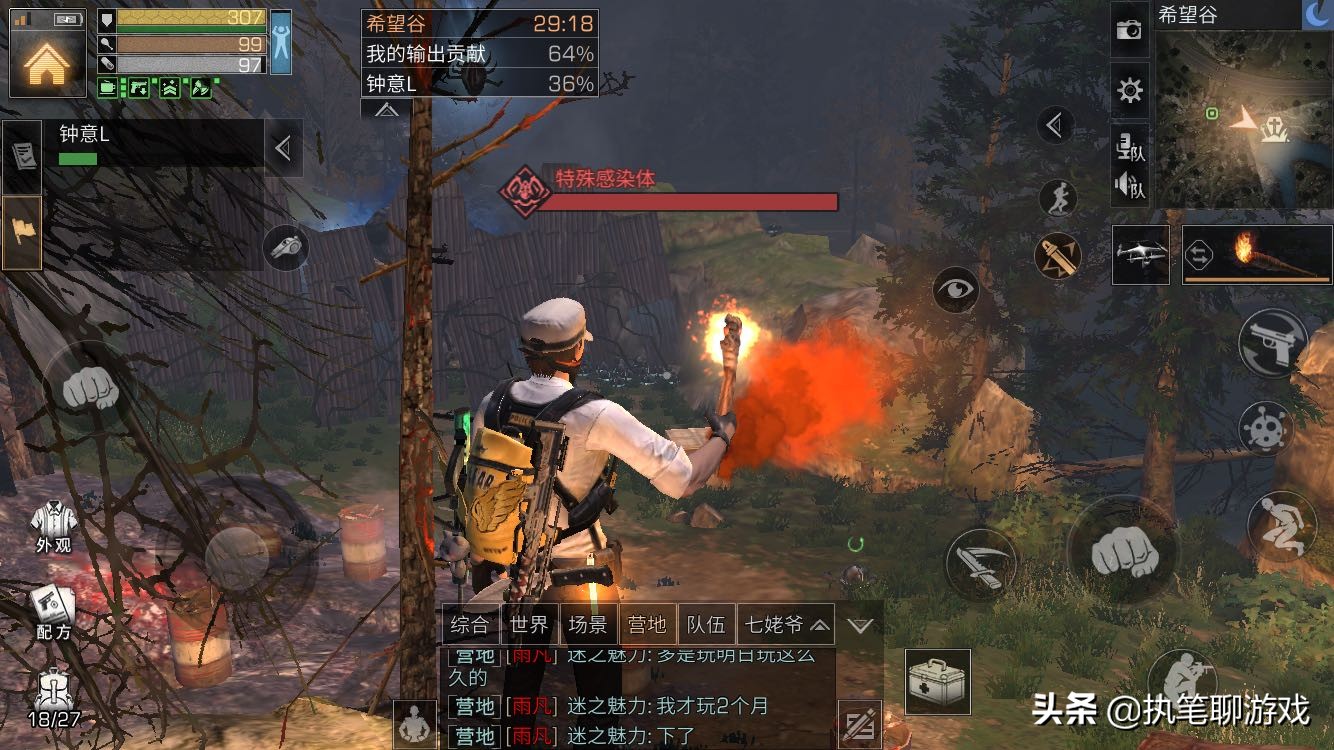Collapse the teammate 钟意L panel arrow
Viewport: 1334px width, 750px height.
click(282, 147)
